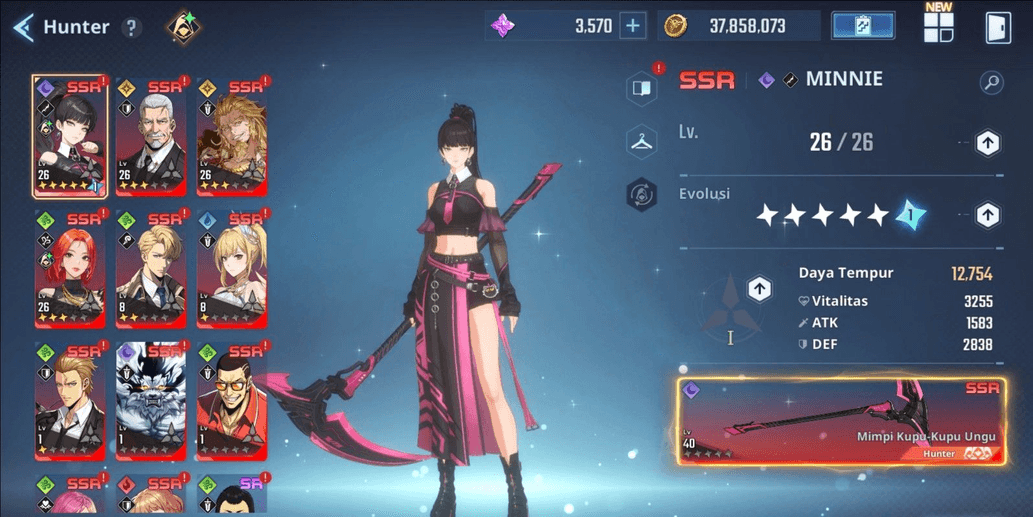
Task: Select the hunter with orange sunglasses
Action: pyautogui.click(x=232, y=400)
